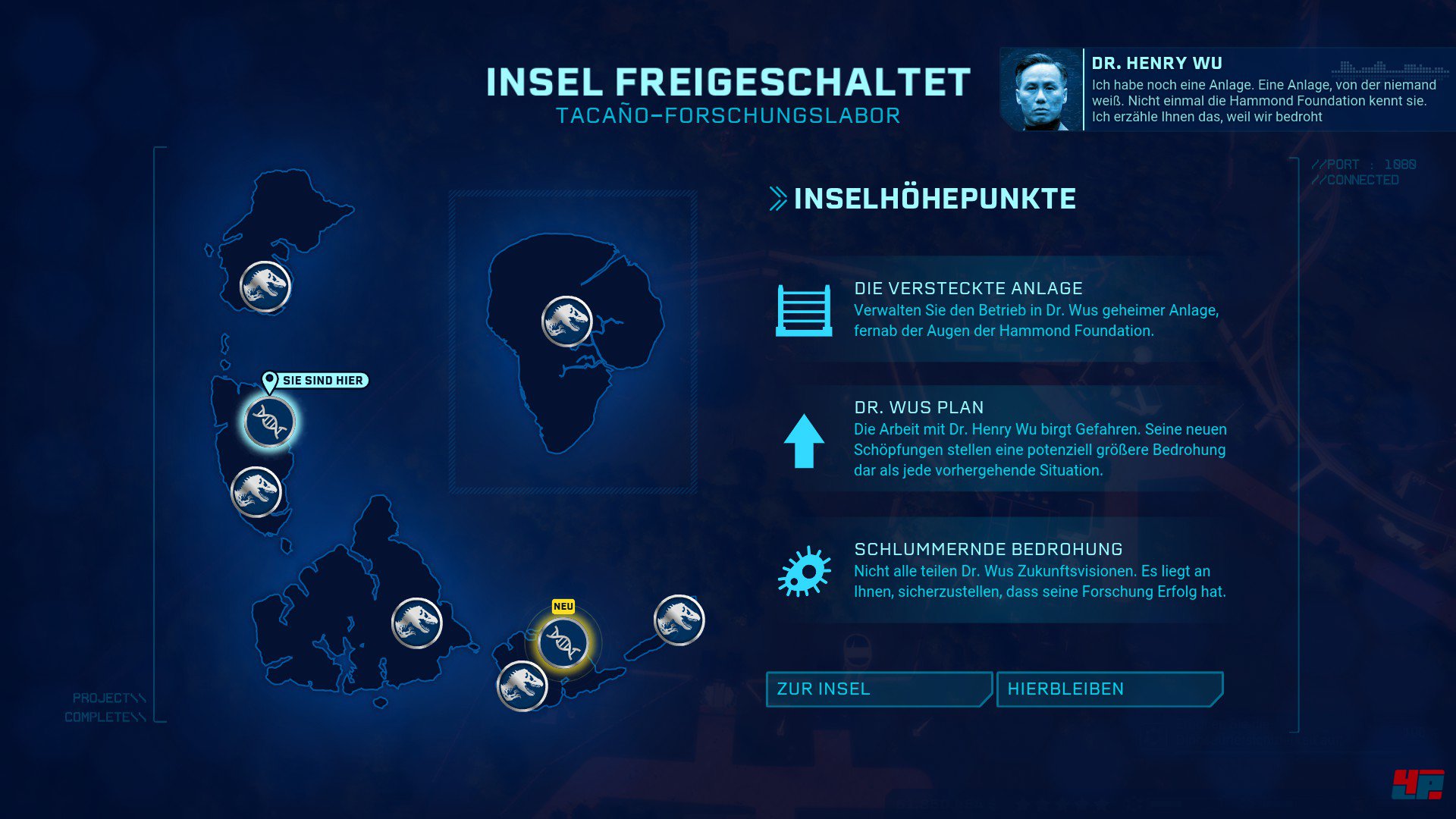Viewport: 1456px width, 819px height.
Task: Expand the chevron before Inselhöhepunkte
Action: coord(777,199)
